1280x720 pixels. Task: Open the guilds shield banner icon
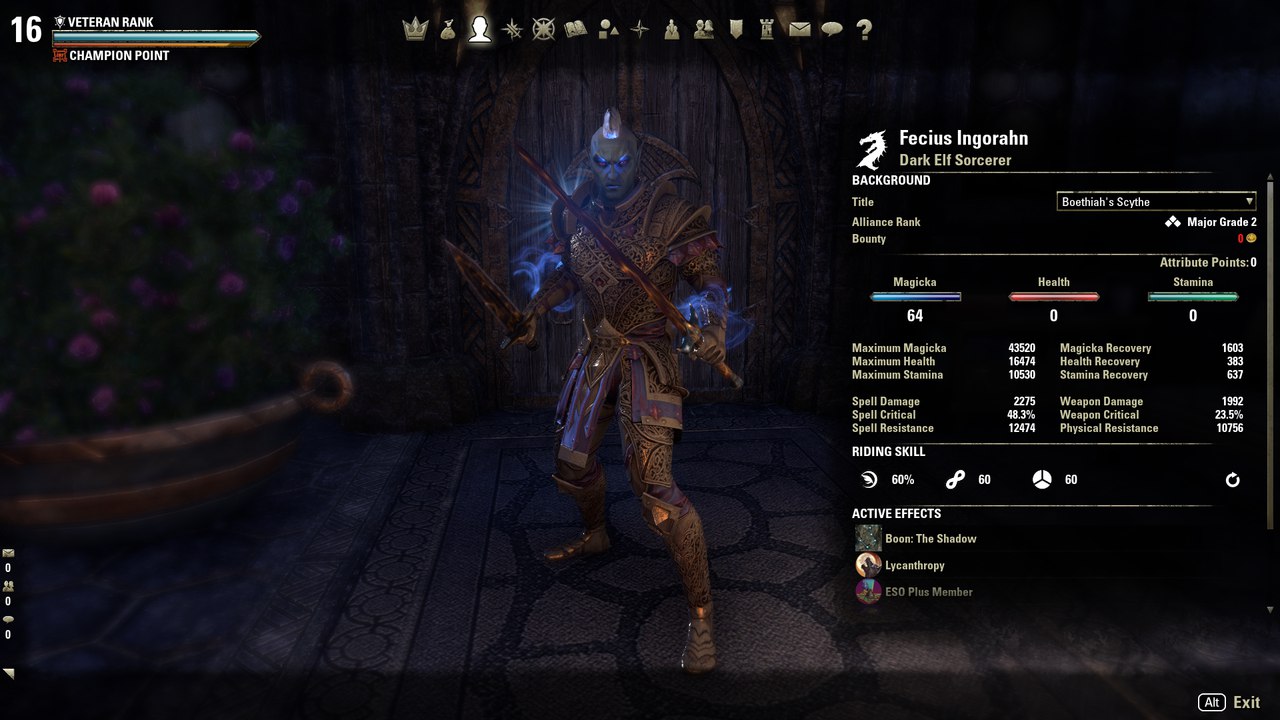pyautogui.click(x=736, y=30)
